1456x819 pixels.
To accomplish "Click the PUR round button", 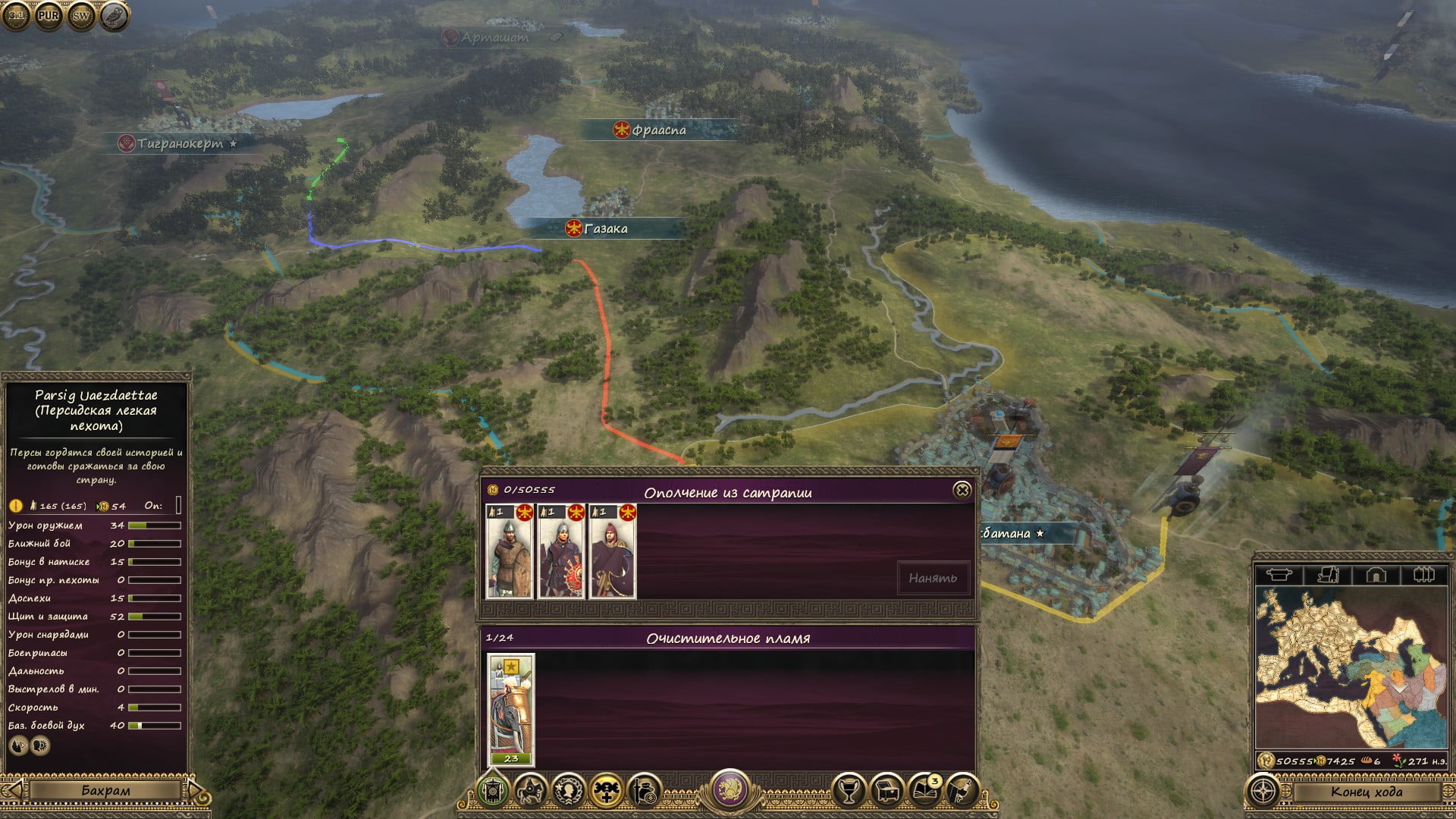I will [49, 15].
